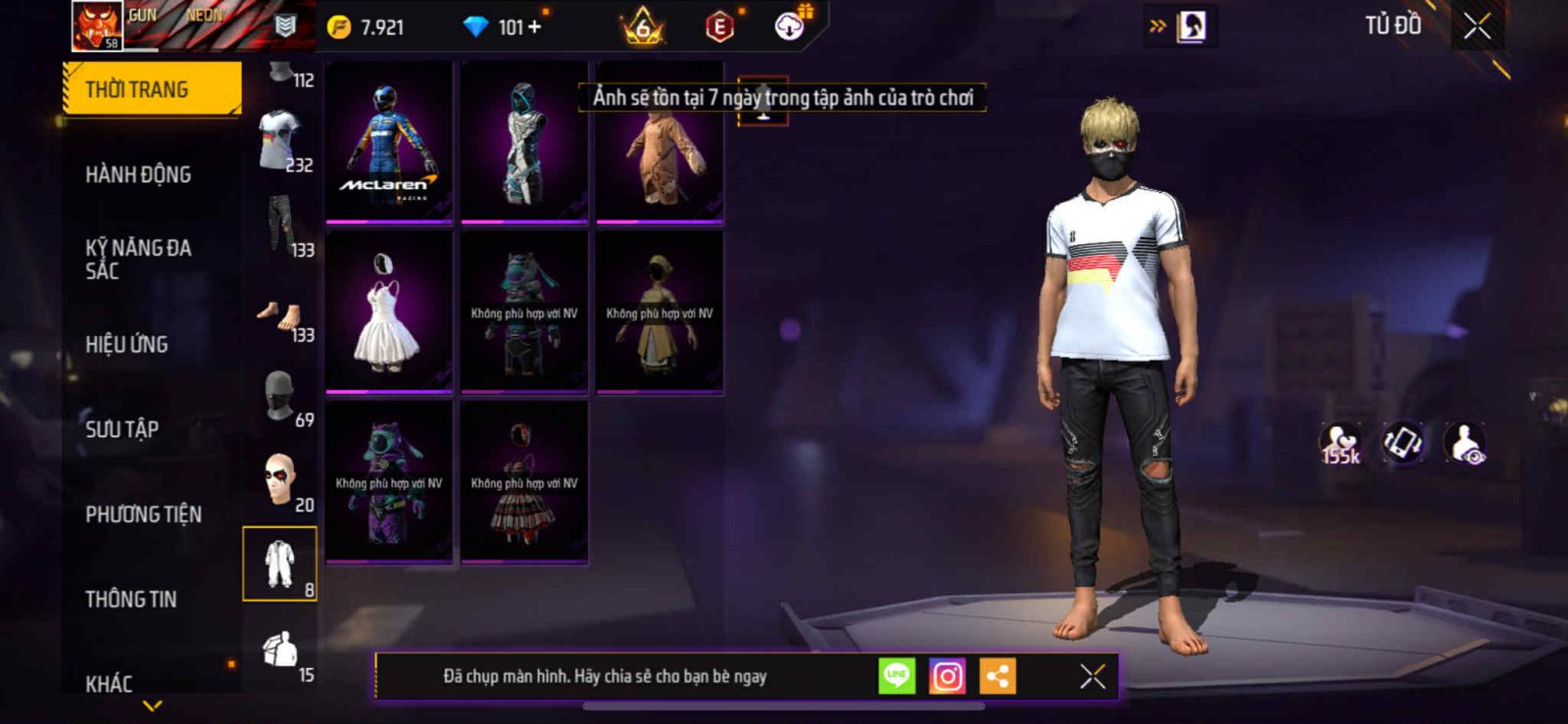This screenshot has height=724, width=1568.
Task: Open the black pants category
Action: pyautogui.click(x=280, y=225)
